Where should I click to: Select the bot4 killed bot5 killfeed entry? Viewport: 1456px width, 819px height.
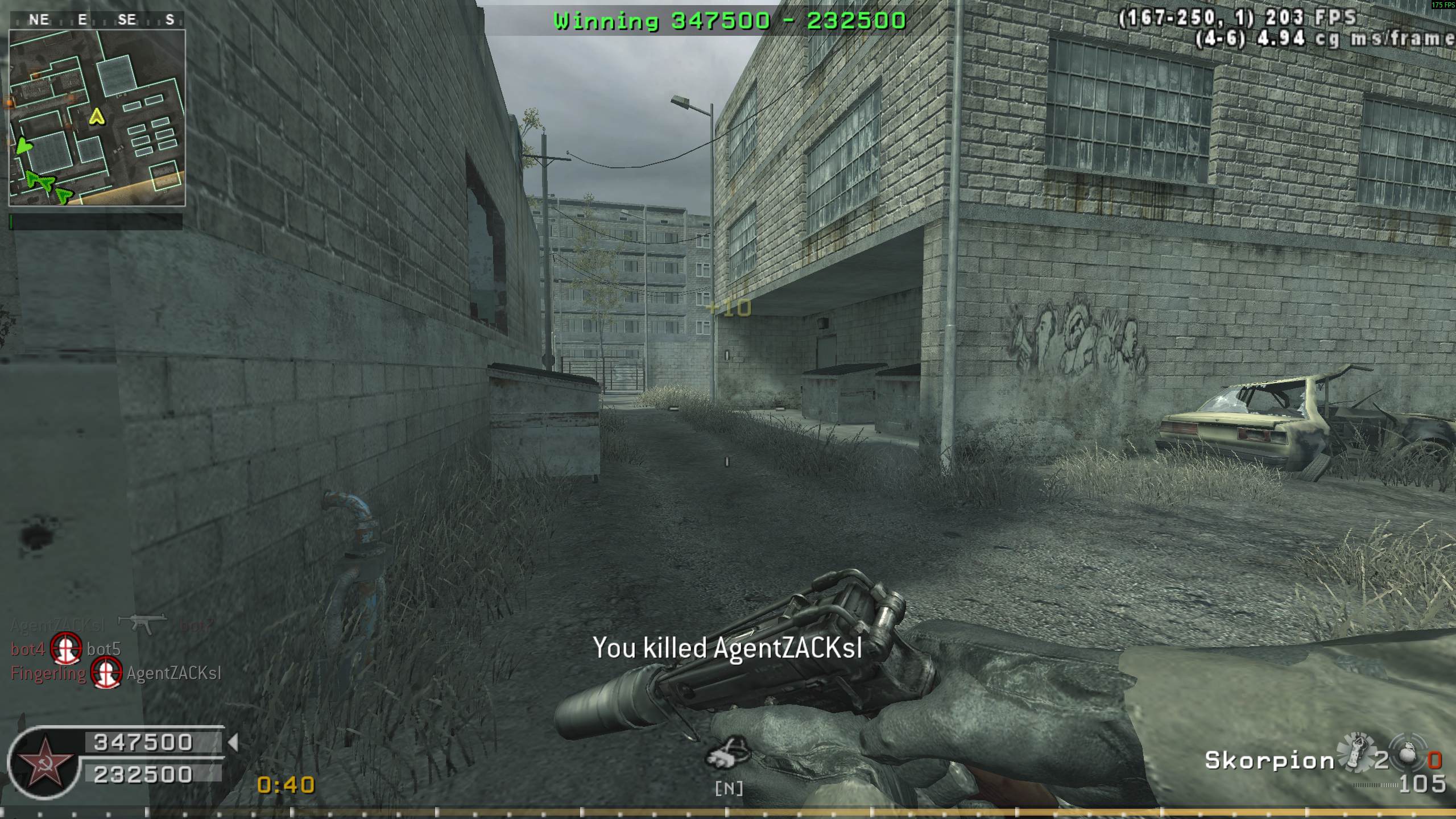66,649
